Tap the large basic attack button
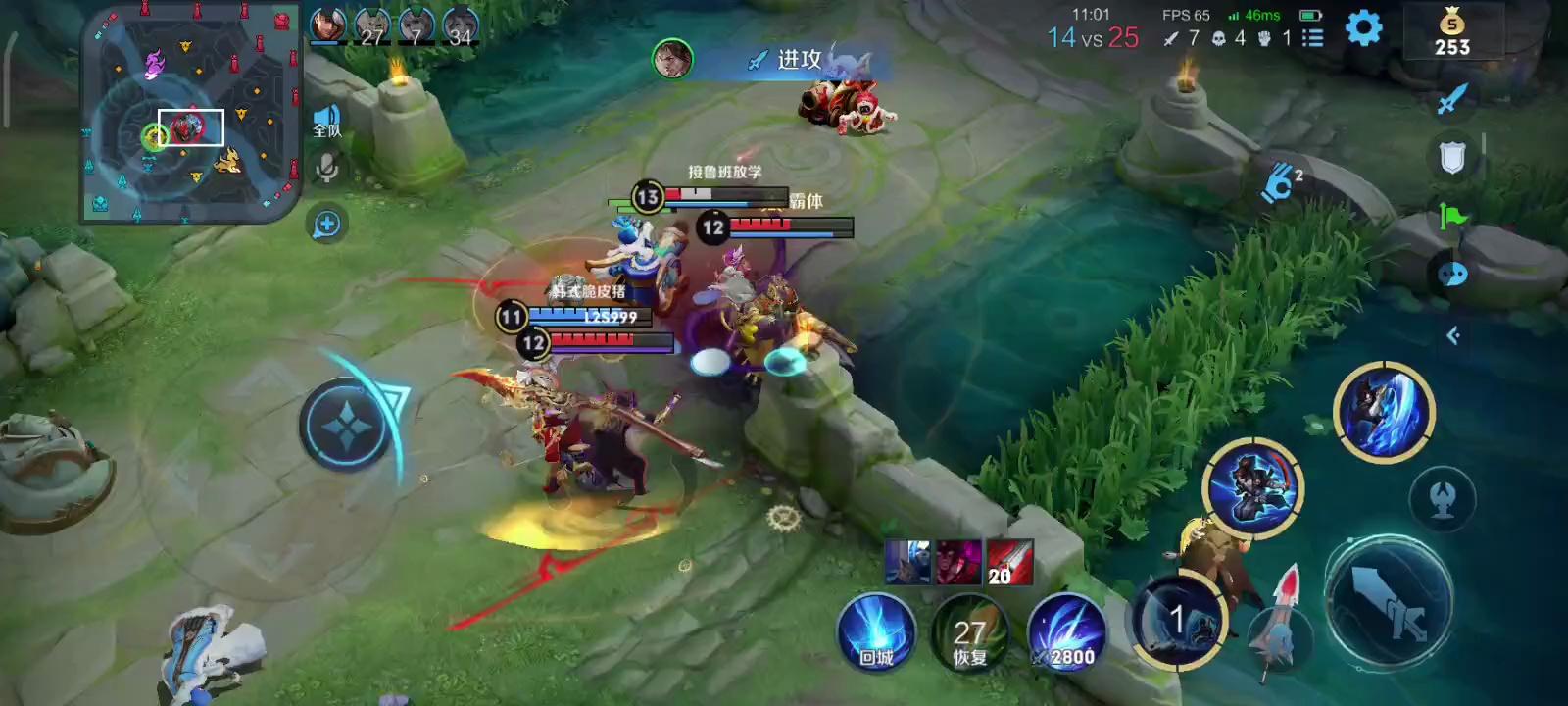This screenshot has width=1568, height=706. (x=1389, y=602)
